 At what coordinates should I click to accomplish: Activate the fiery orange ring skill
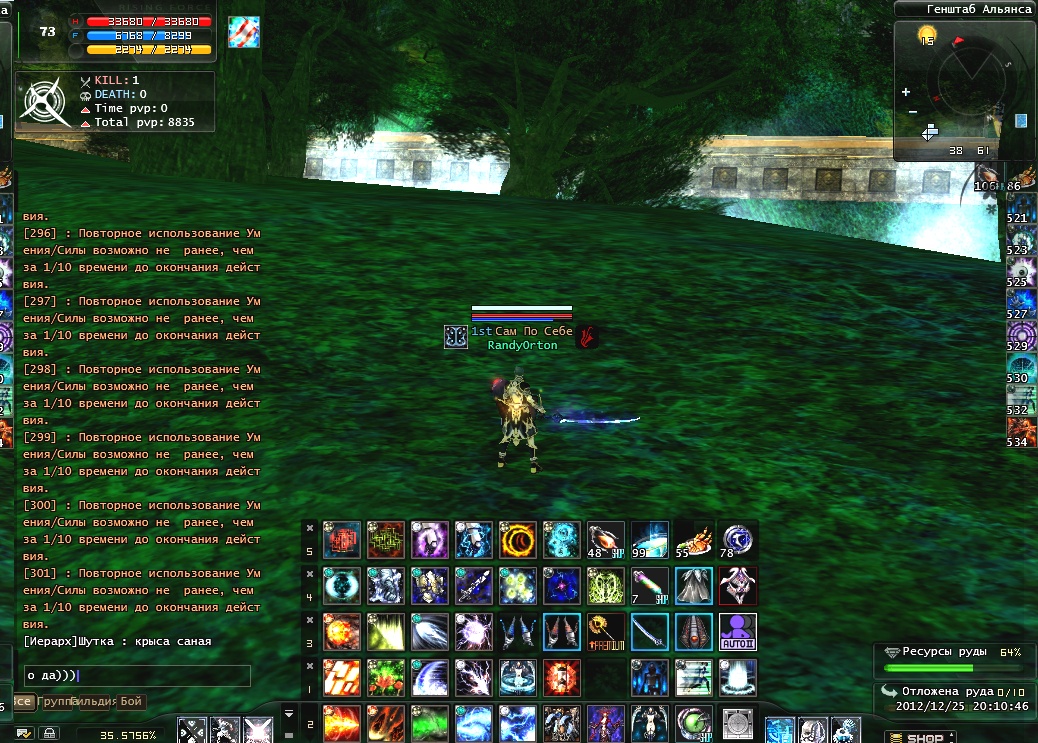coord(518,540)
